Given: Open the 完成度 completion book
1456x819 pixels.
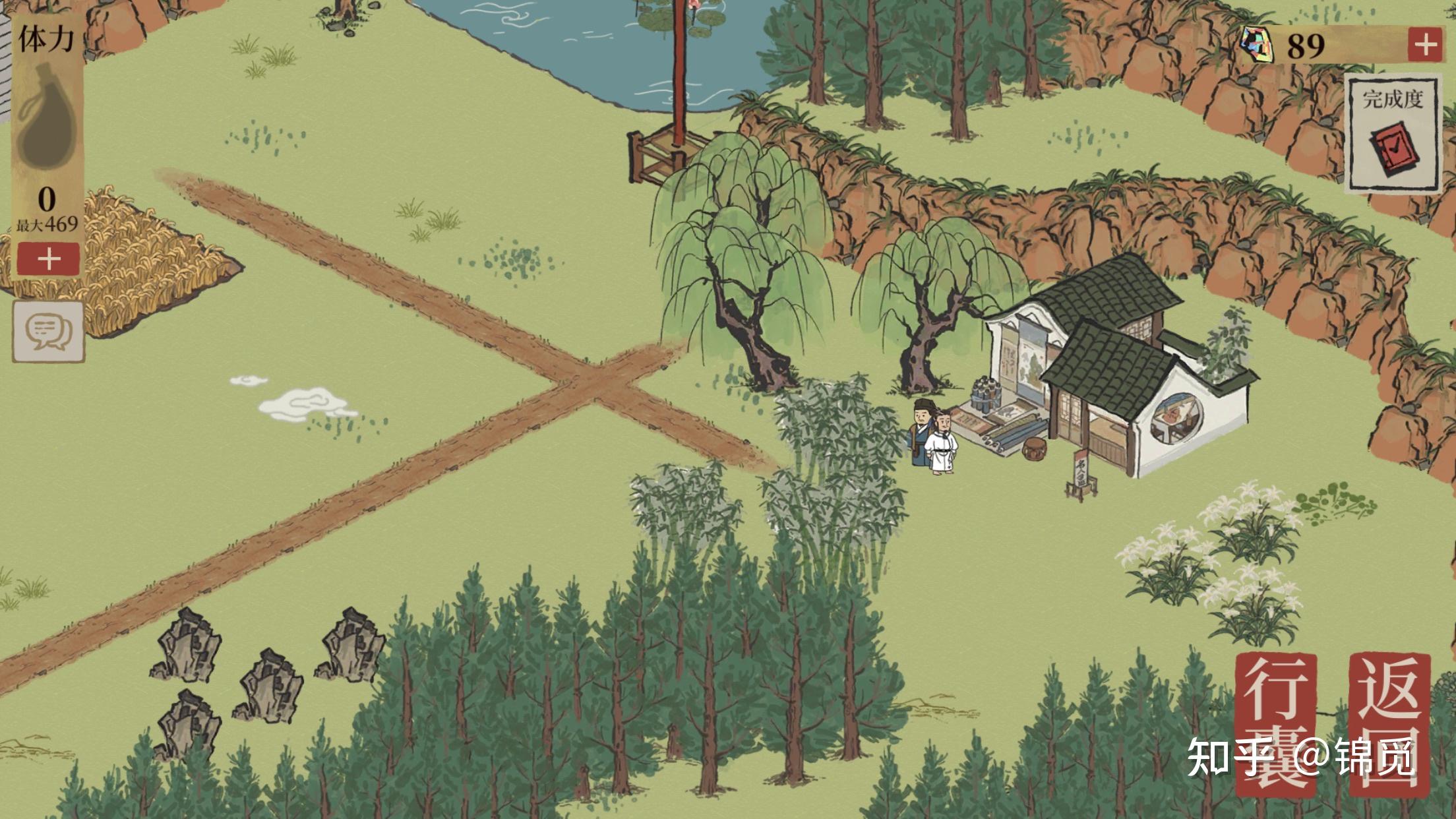Looking at the screenshot, I should (1393, 135).
